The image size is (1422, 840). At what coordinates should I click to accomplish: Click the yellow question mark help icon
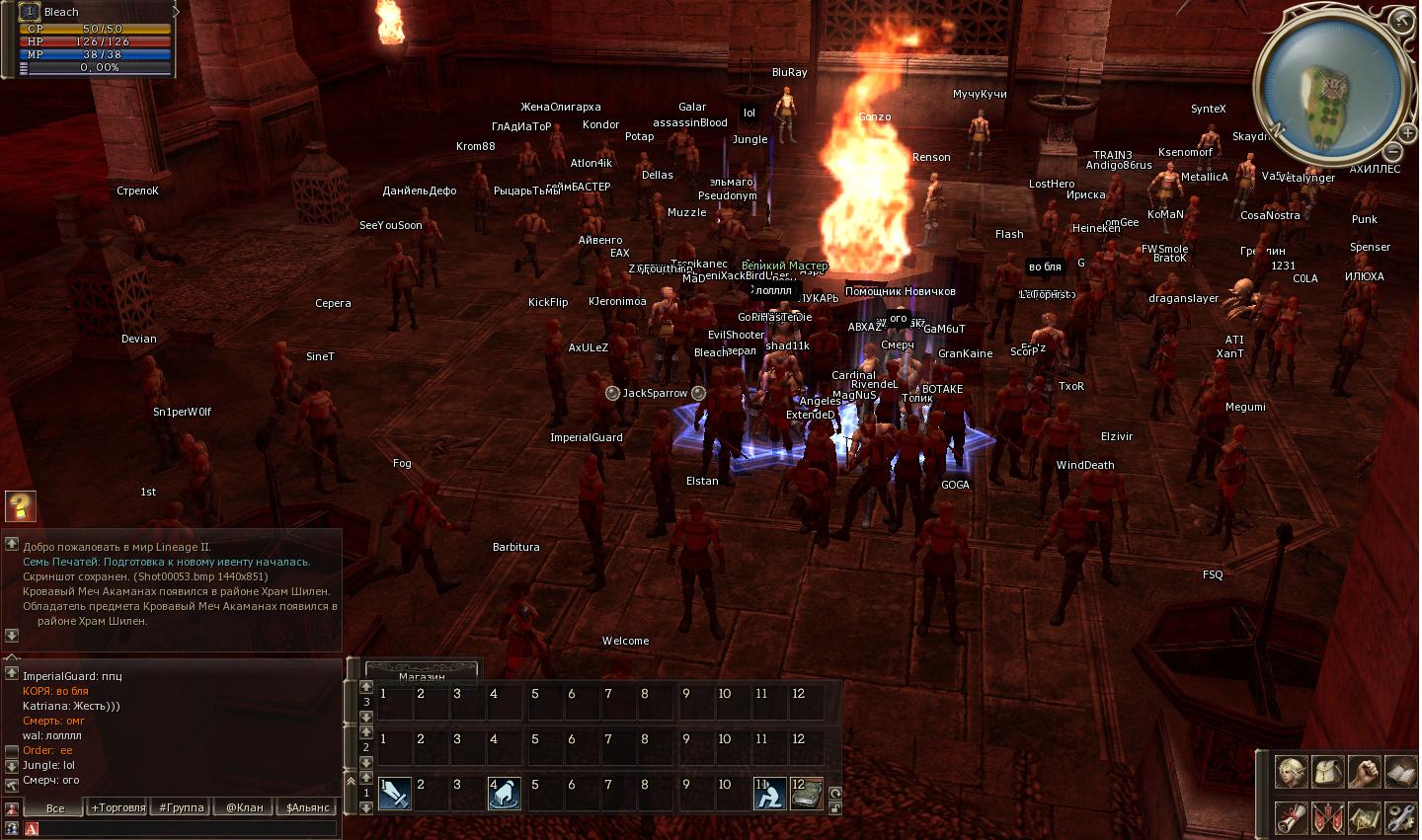[x=21, y=506]
